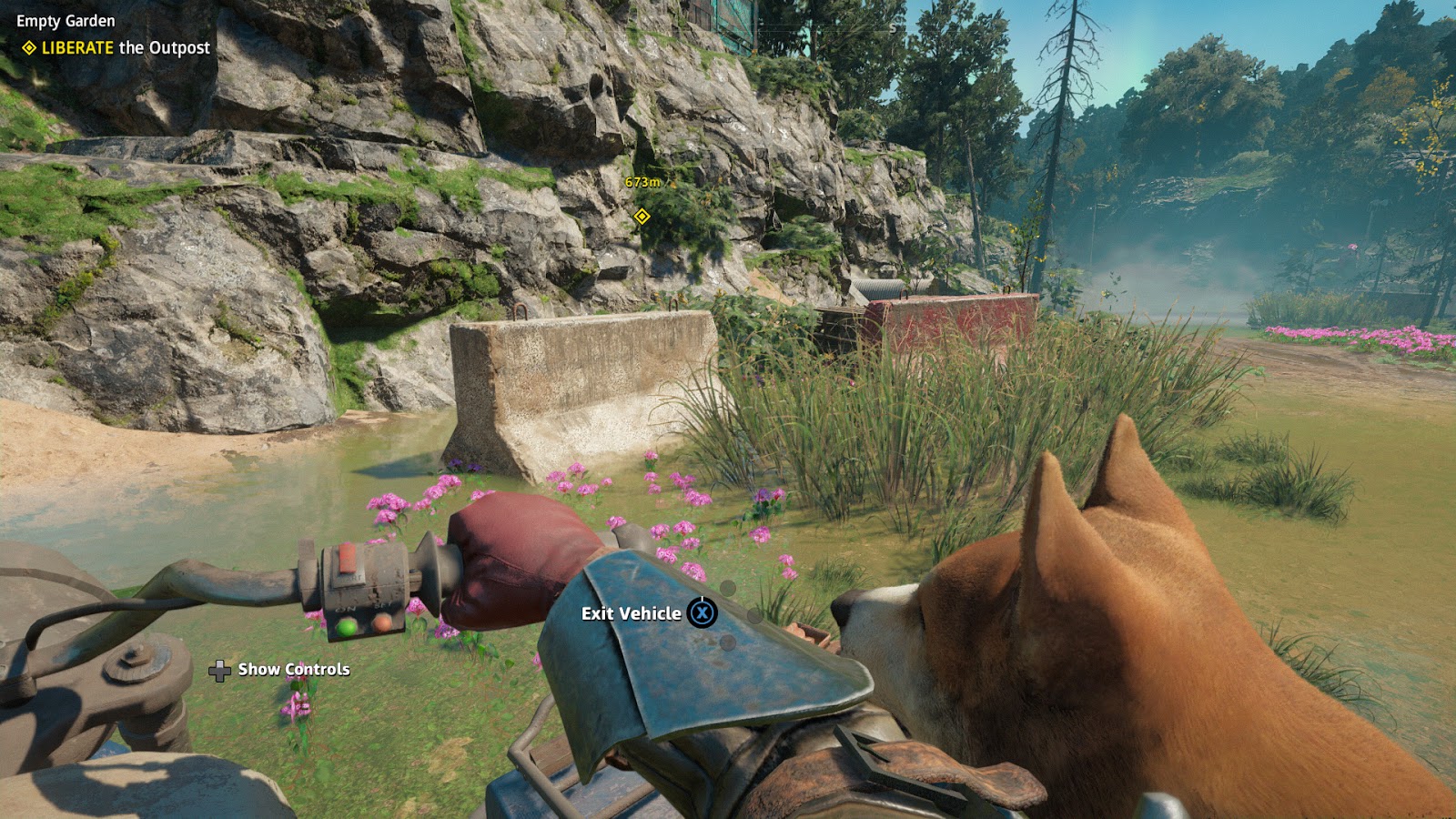Click the yellow outpost waypoint marker
This screenshot has width=1456, height=819.
pos(642,216)
